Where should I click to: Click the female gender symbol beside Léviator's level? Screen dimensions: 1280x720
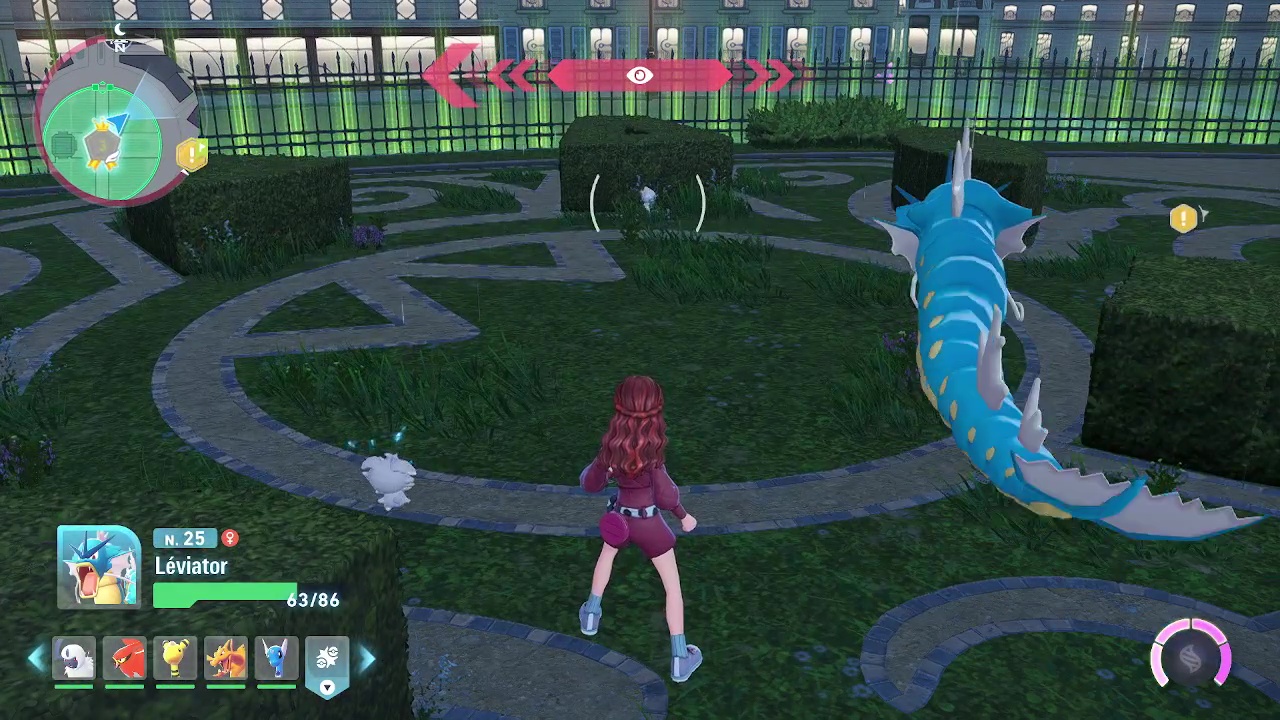click(x=230, y=539)
